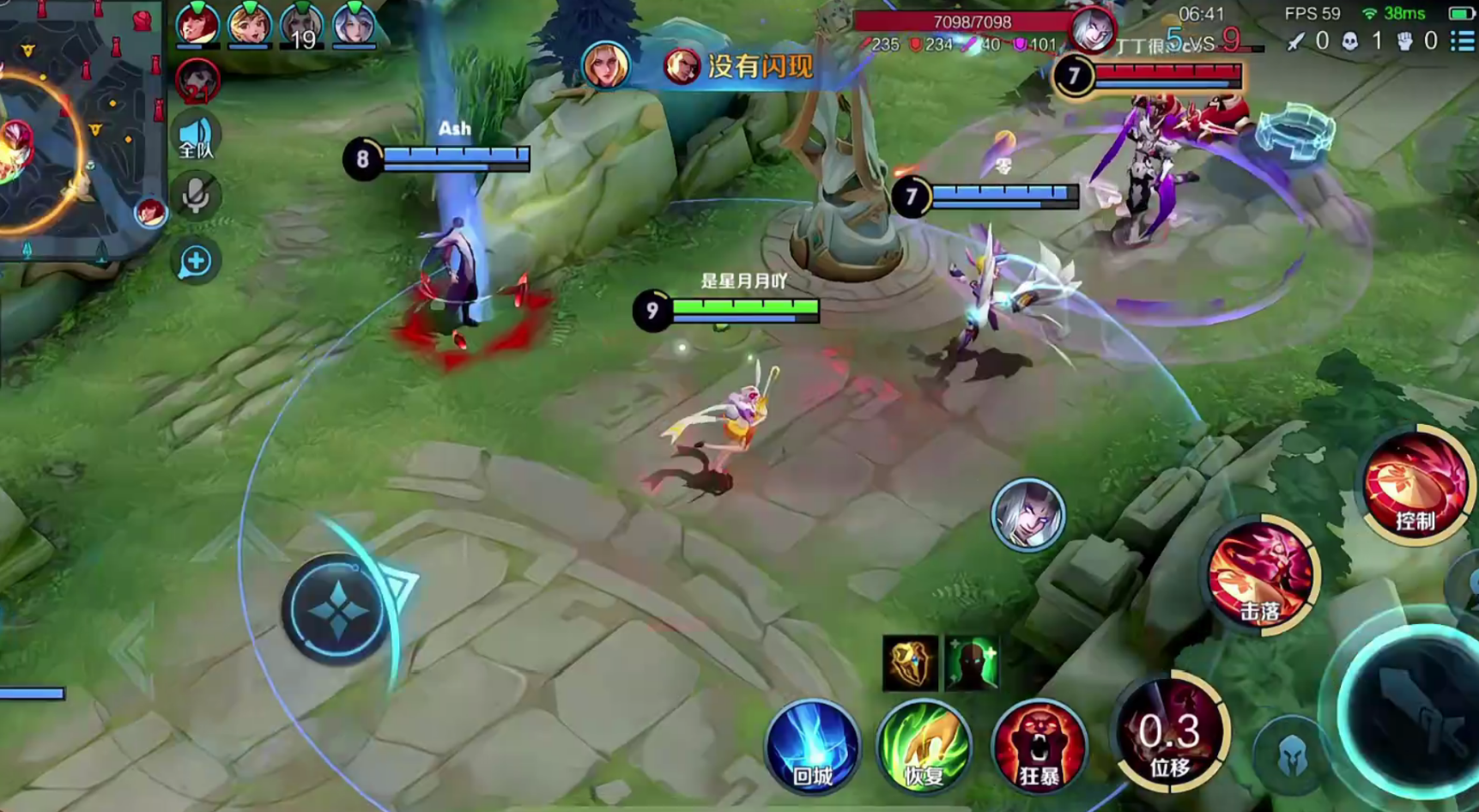Use the green figure active item

[972, 663]
